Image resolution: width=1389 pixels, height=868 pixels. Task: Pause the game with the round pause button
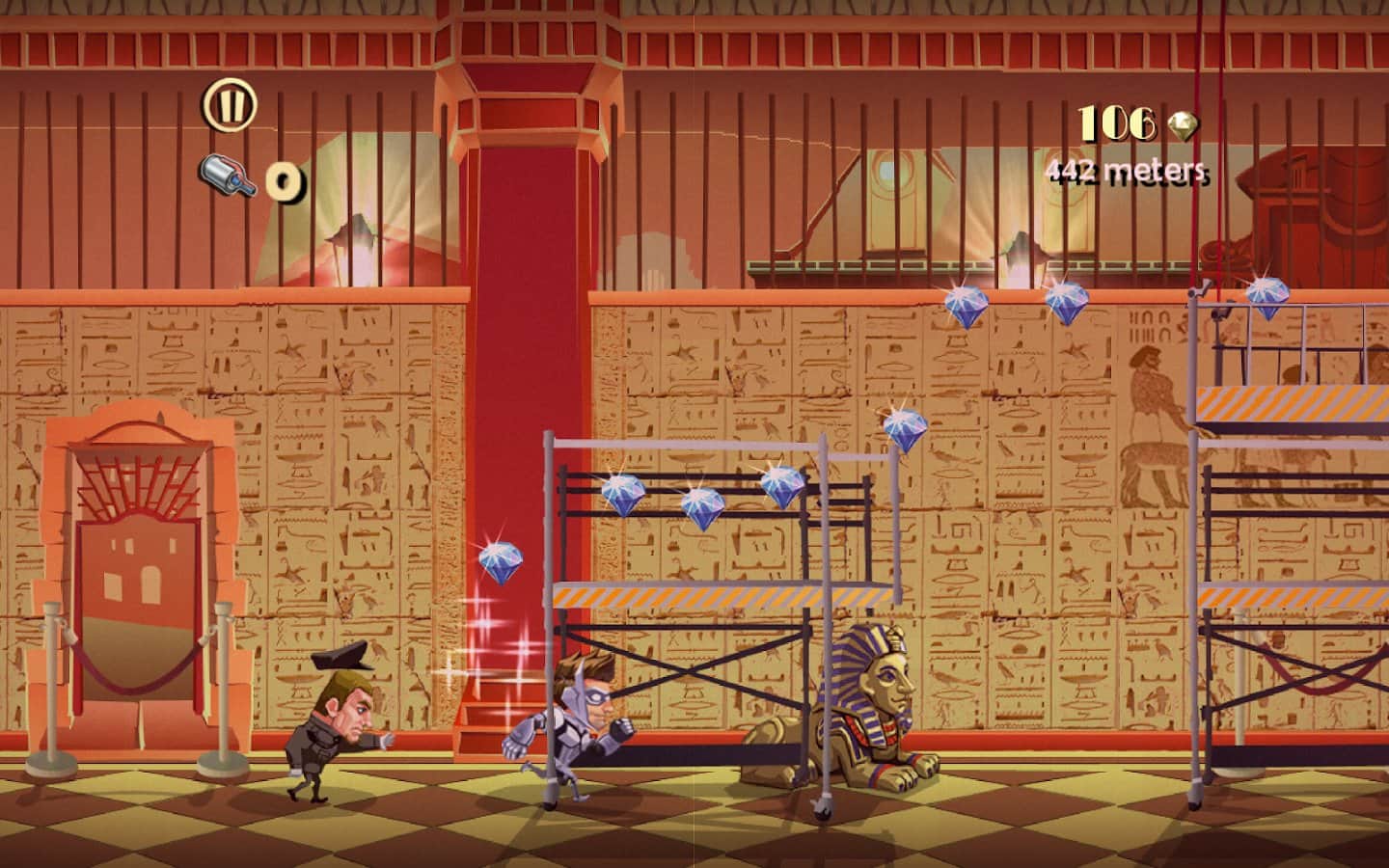point(230,103)
